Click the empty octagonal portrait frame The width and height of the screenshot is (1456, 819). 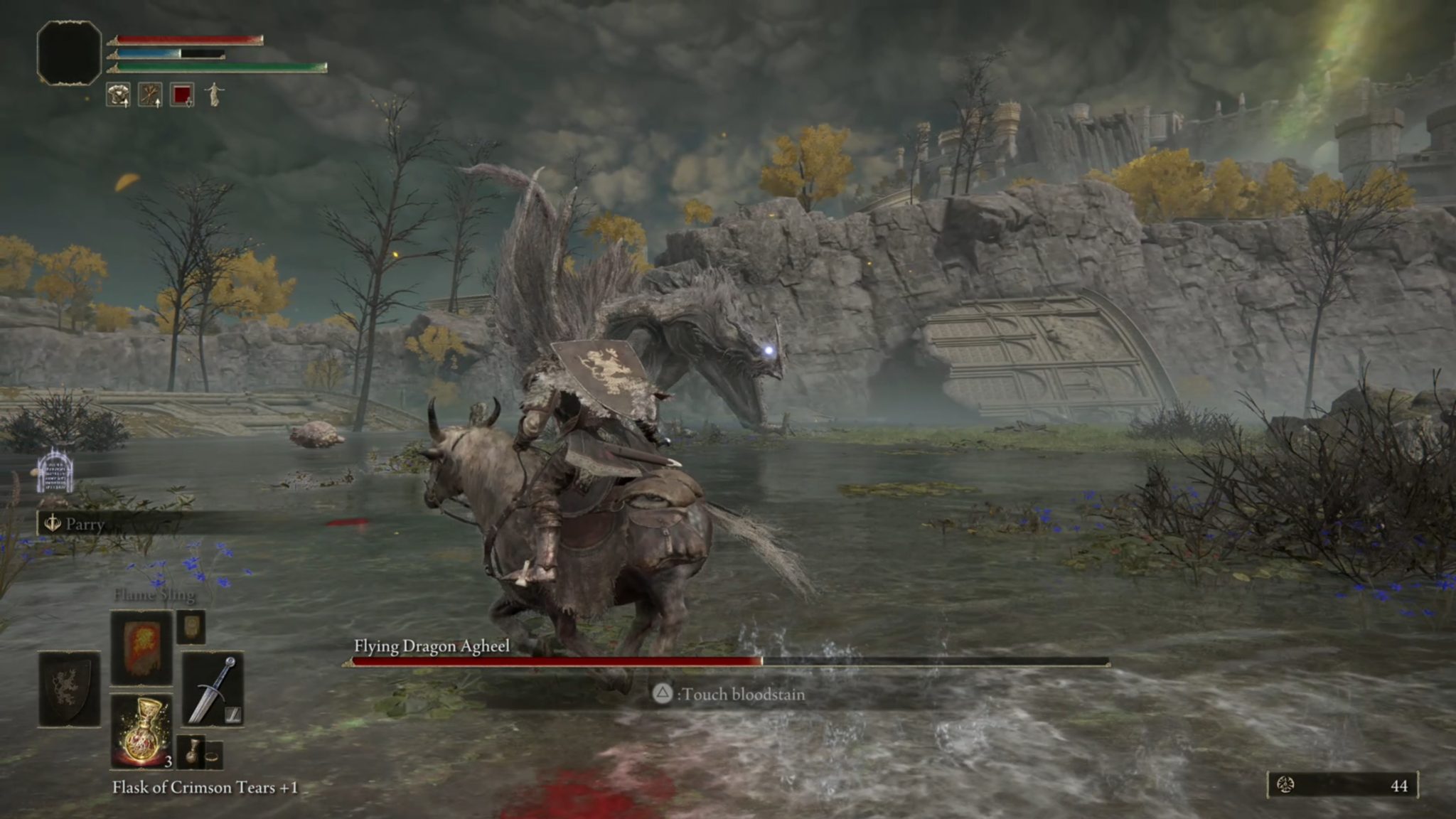69,53
